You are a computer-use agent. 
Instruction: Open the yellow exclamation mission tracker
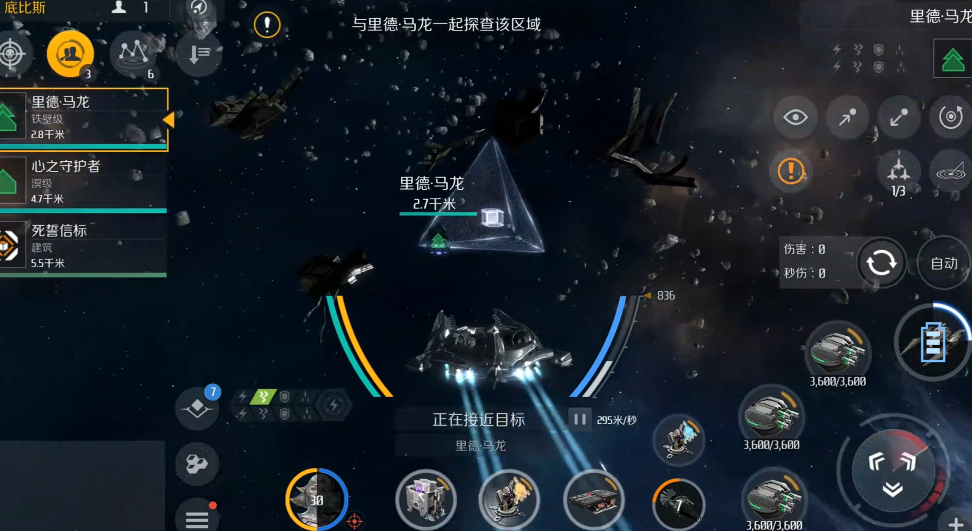pyautogui.click(x=267, y=25)
